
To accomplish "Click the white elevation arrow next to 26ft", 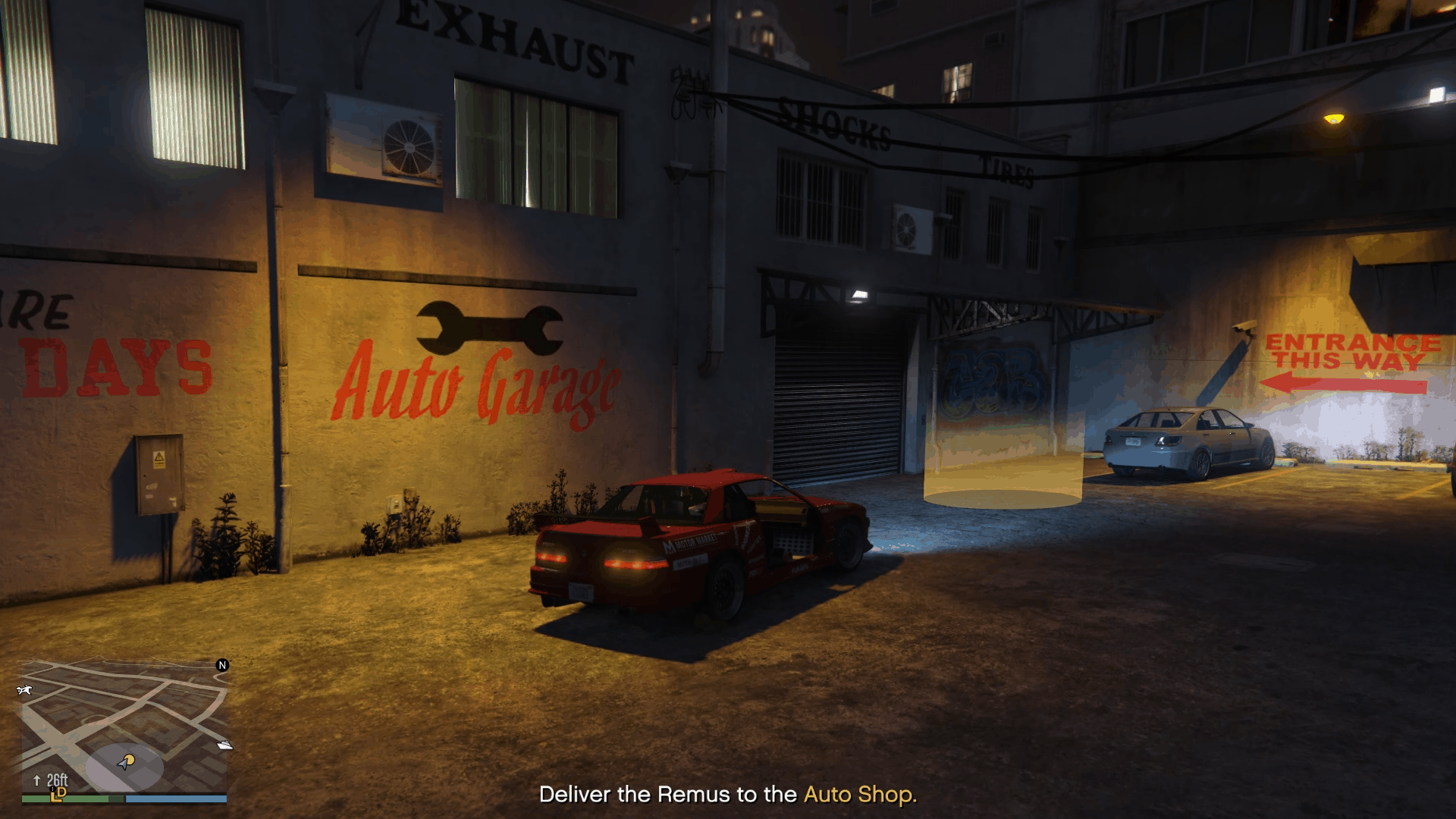I will (37, 779).
